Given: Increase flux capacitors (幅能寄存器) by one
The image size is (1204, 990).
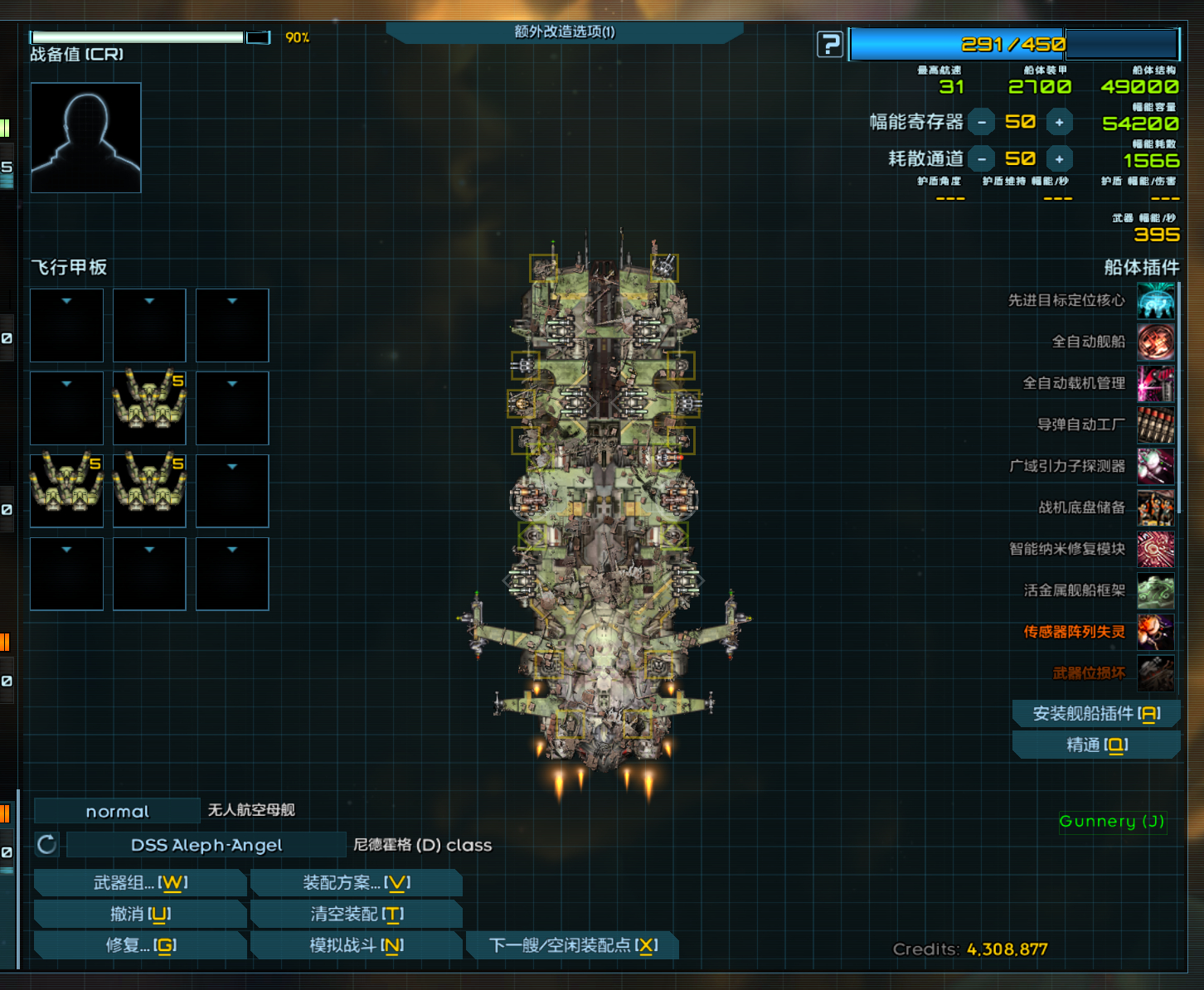Looking at the screenshot, I should tap(1059, 123).
